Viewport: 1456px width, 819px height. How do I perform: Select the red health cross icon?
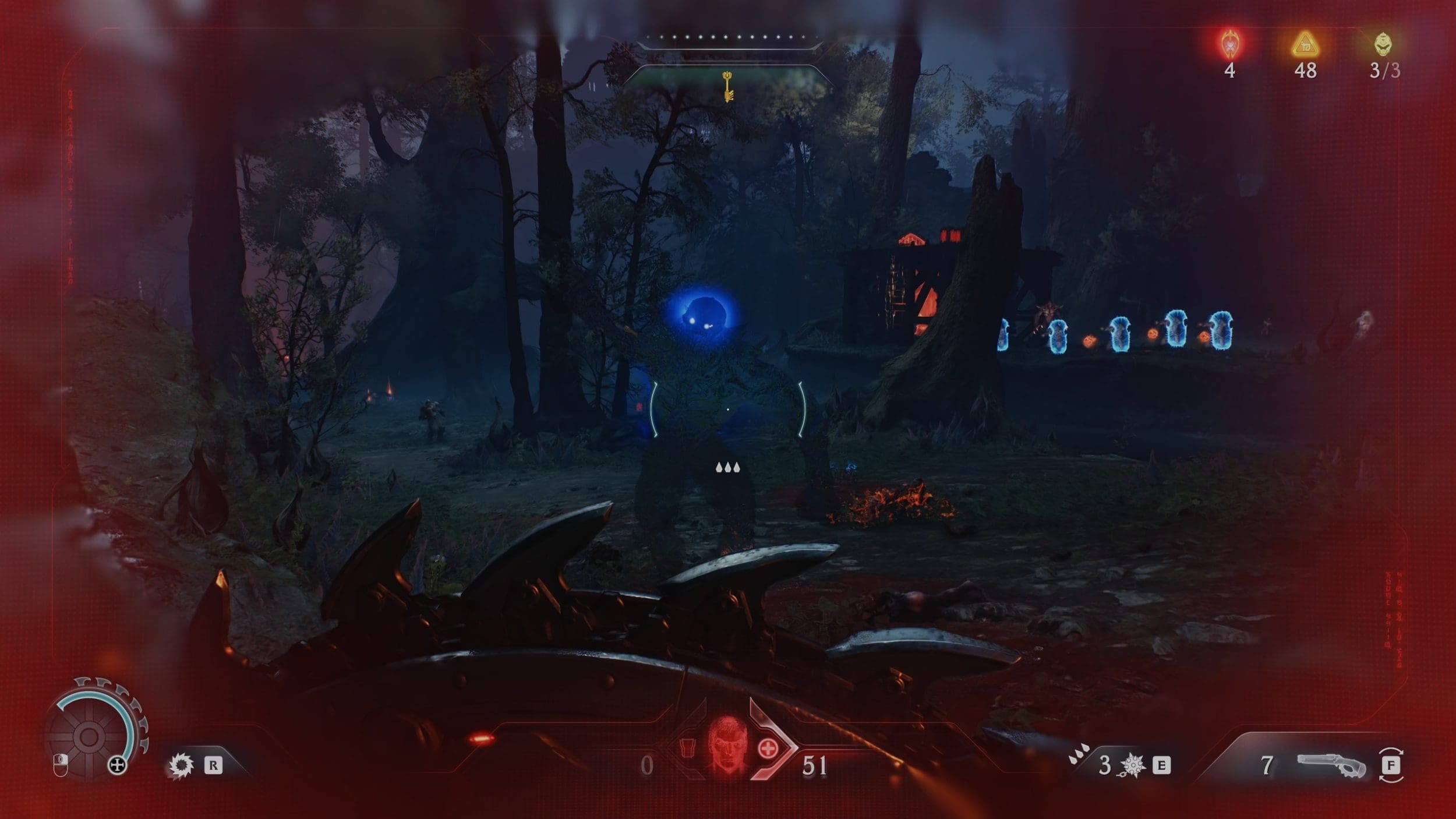pos(768,749)
